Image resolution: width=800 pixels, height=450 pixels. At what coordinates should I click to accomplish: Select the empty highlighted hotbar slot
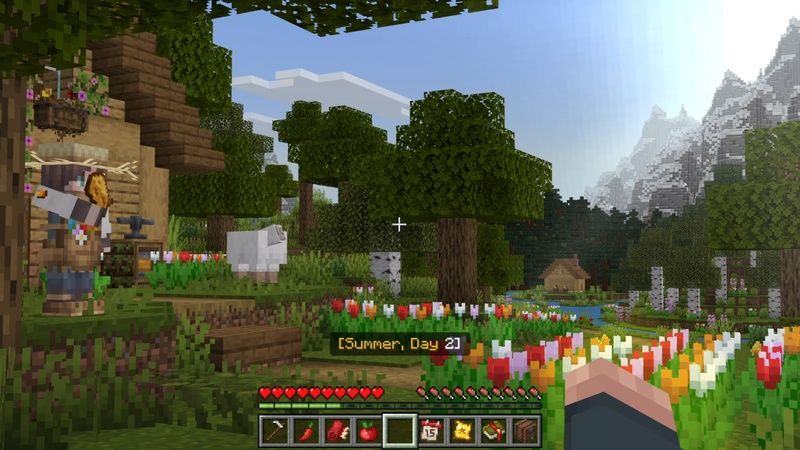click(400, 431)
